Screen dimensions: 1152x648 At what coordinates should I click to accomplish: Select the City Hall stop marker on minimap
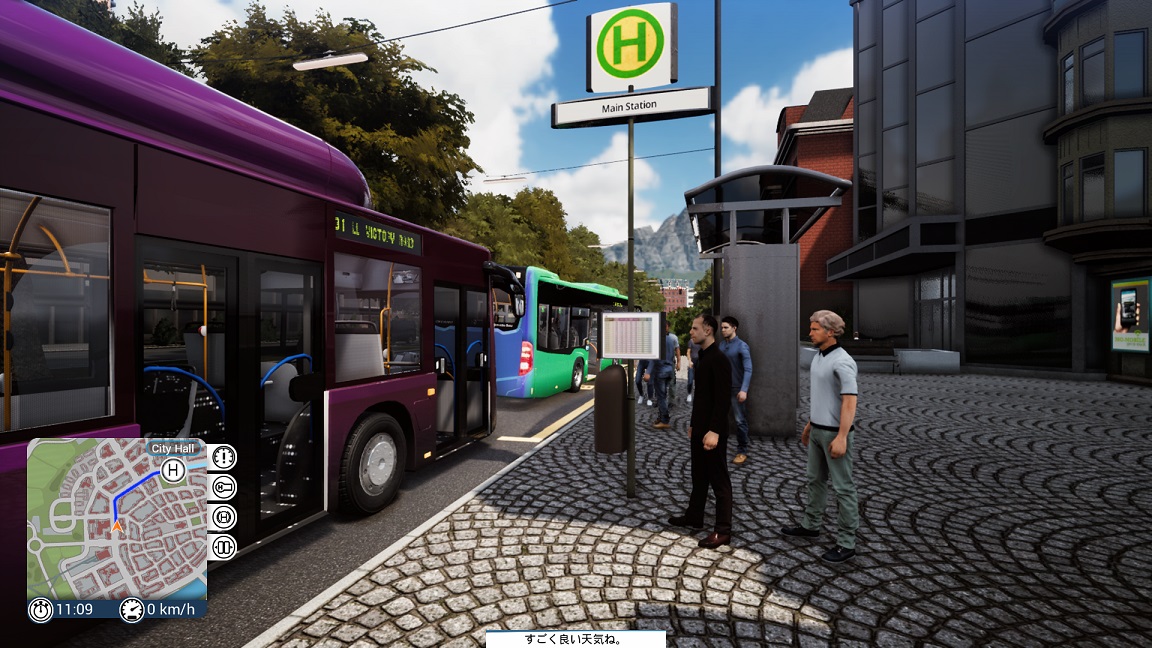tap(173, 470)
